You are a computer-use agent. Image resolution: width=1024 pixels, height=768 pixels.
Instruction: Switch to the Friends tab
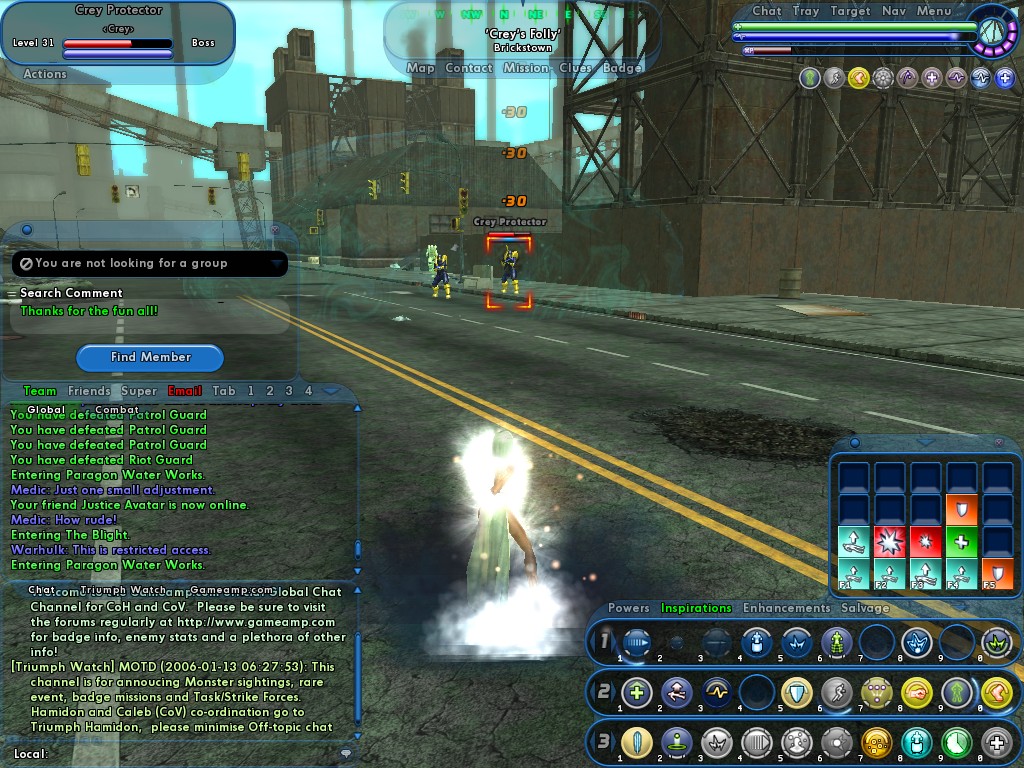coord(89,391)
